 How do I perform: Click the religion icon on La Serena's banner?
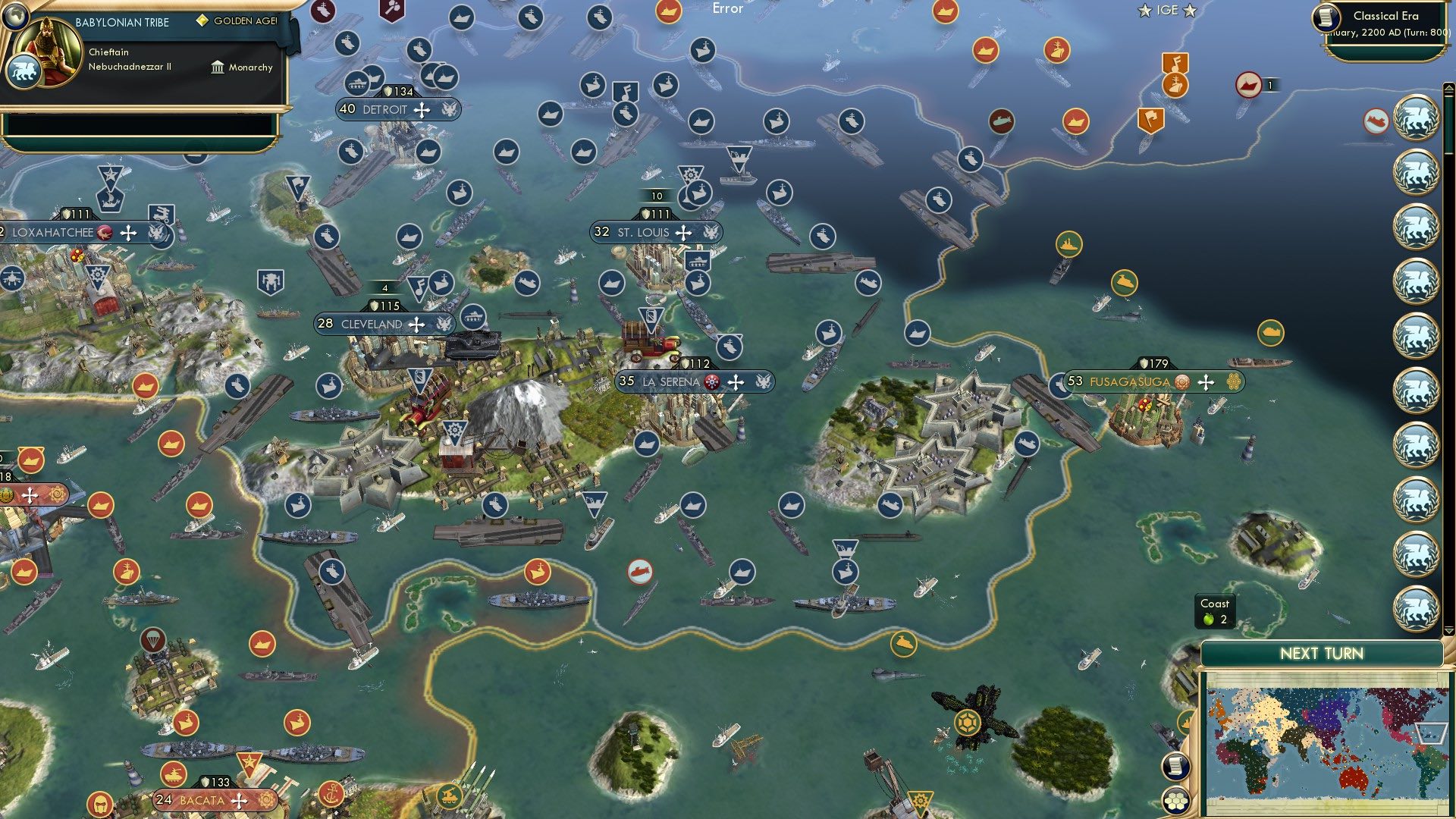pyautogui.click(x=711, y=383)
